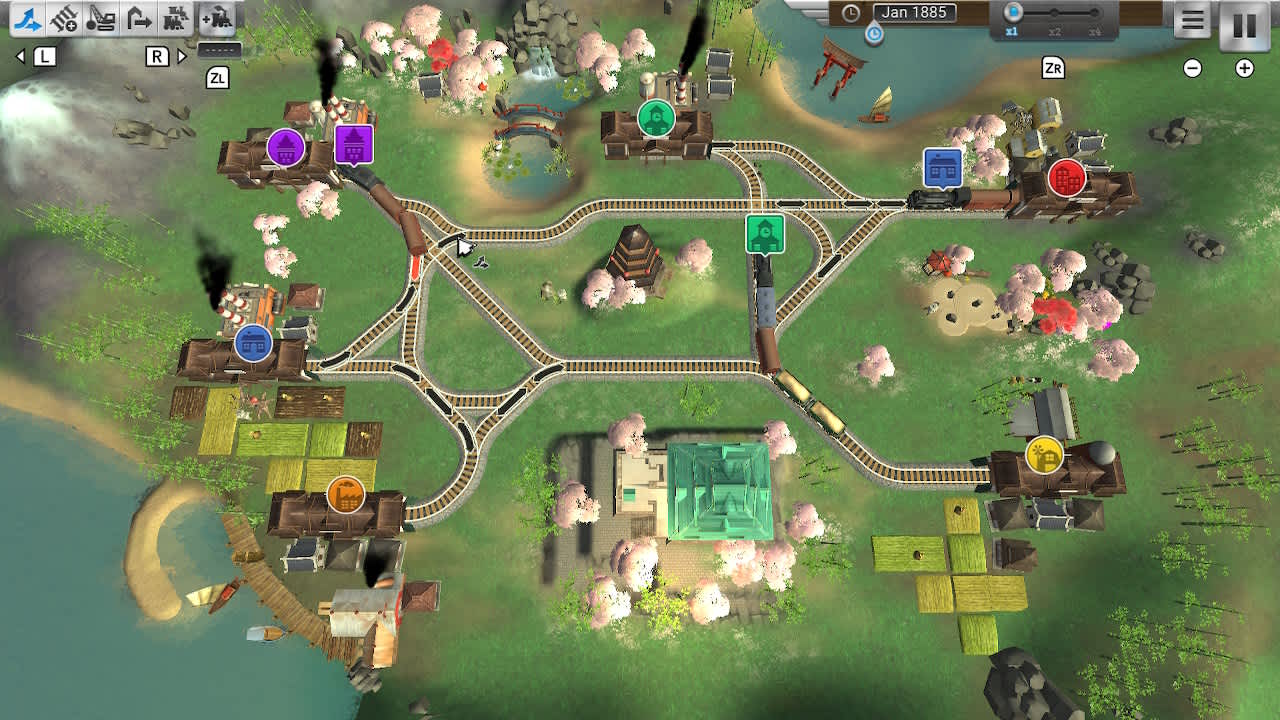Image resolution: width=1280 pixels, height=720 pixels.
Task: Select the switch track direction tool
Action: [137, 17]
